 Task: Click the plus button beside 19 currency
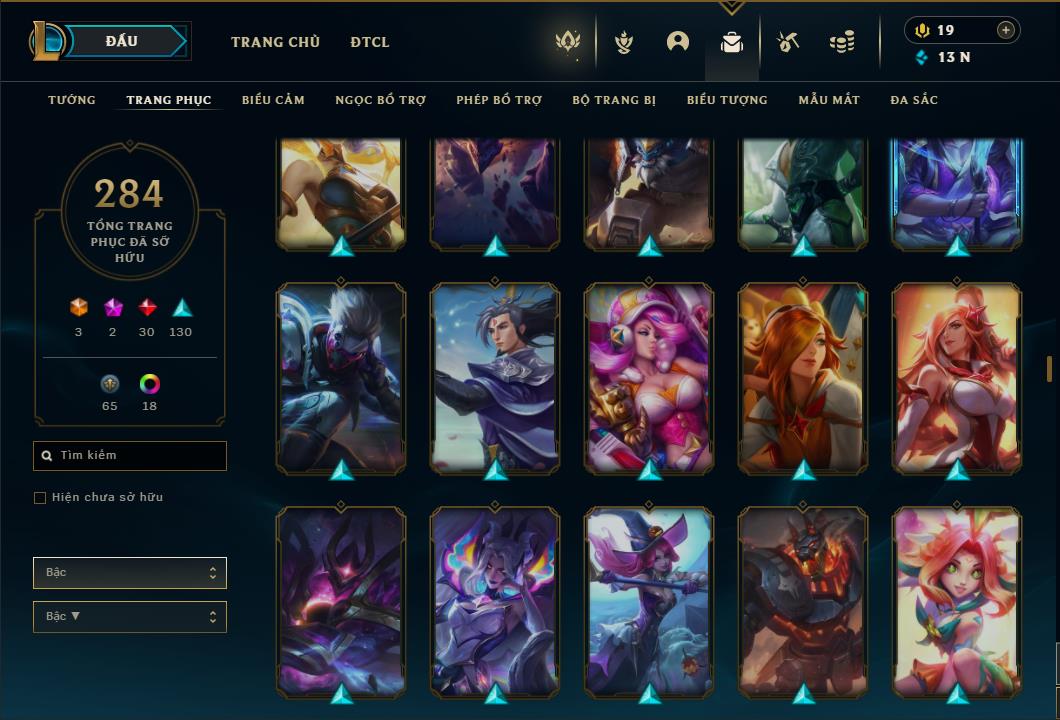tap(1006, 30)
